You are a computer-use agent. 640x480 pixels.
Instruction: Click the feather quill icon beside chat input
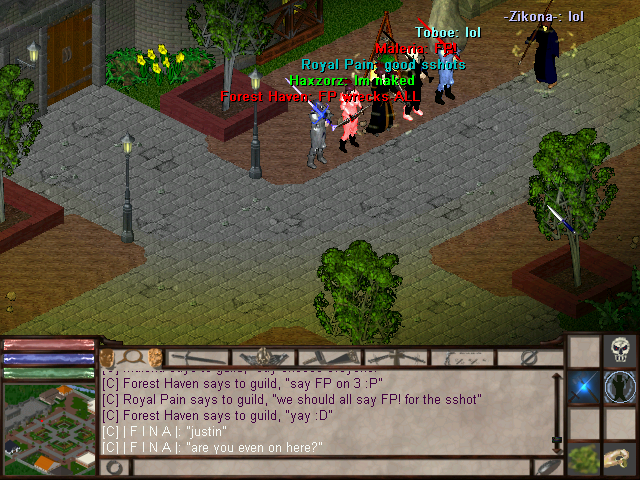546,467
